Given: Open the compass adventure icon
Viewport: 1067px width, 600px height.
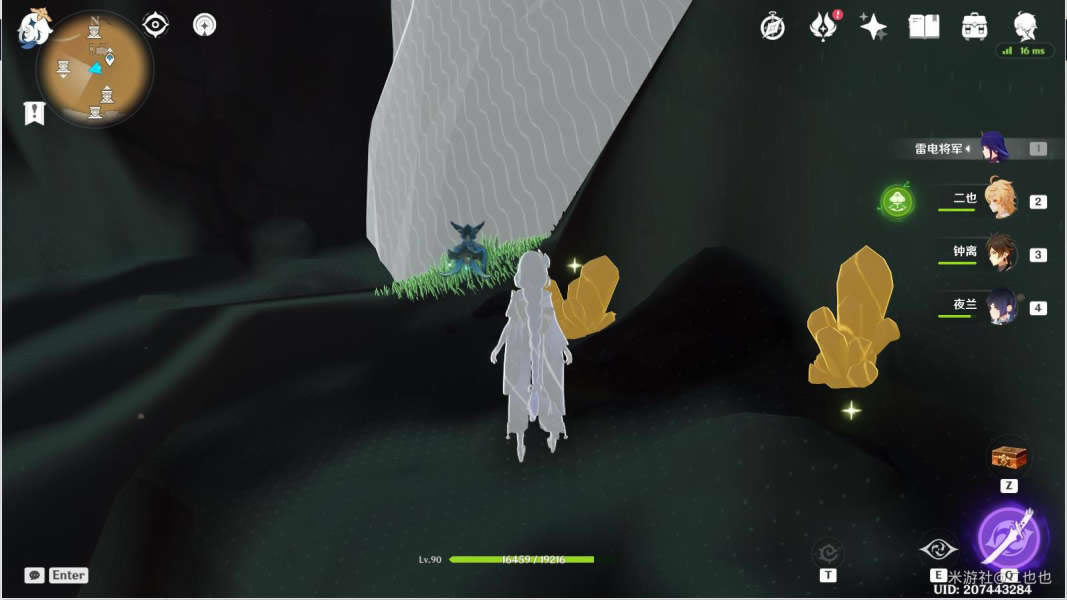Looking at the screenshot, I should tap(772, 27).
